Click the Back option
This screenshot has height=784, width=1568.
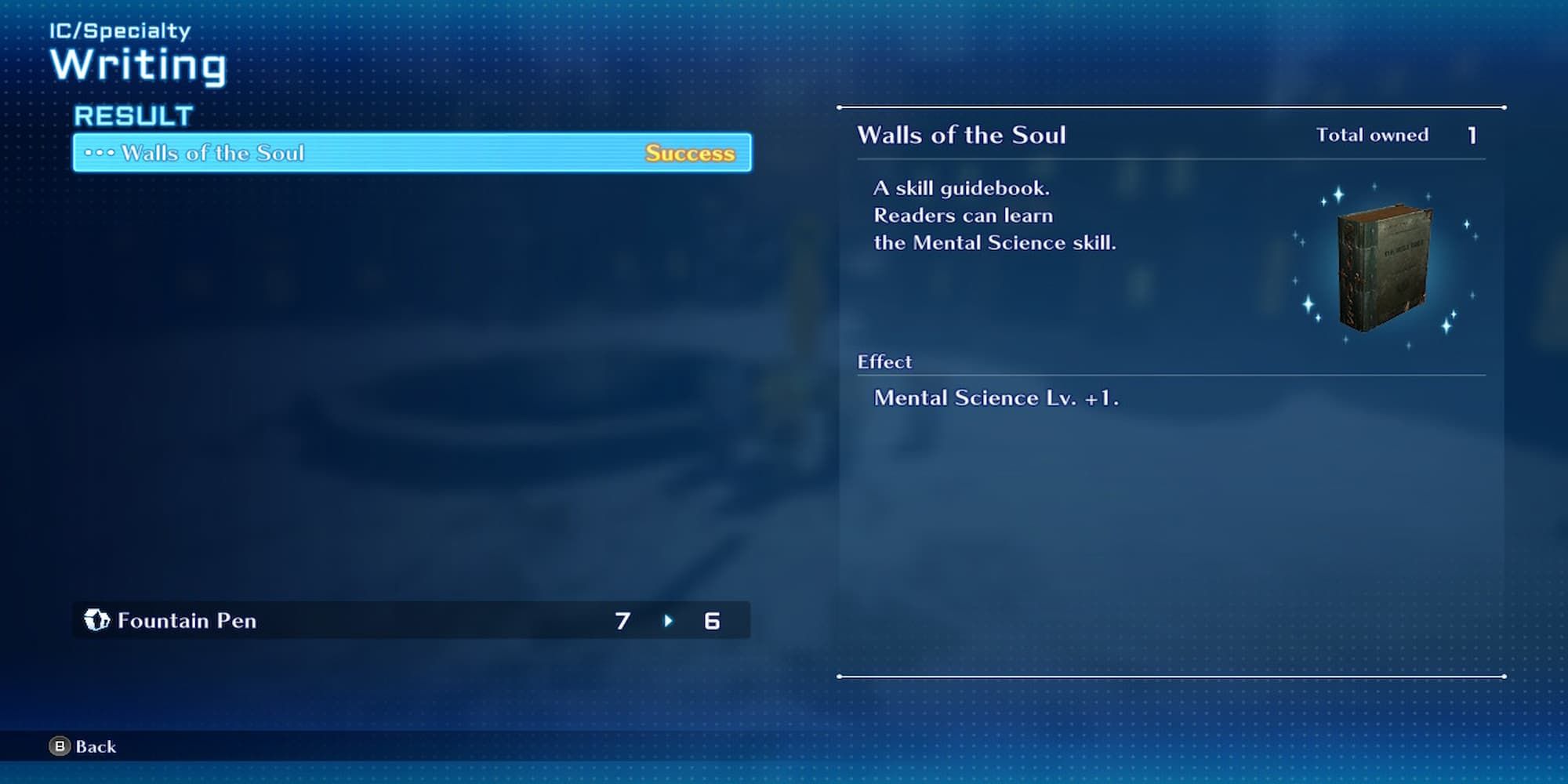tap(95, 746)
